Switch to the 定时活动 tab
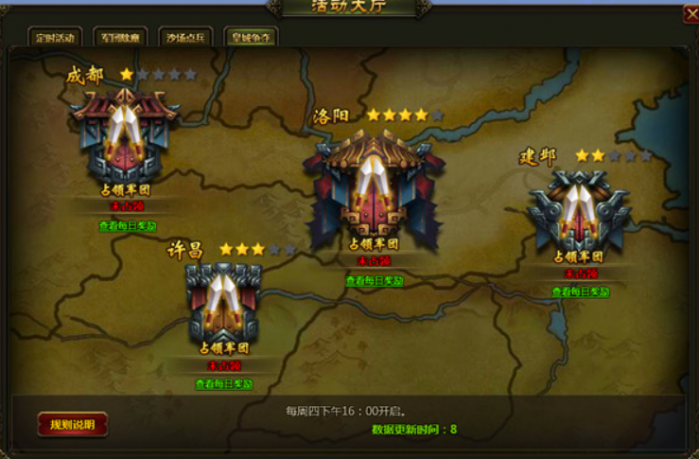Image resolution: width=700 pixels, height=459 pixels. [53, 38]
